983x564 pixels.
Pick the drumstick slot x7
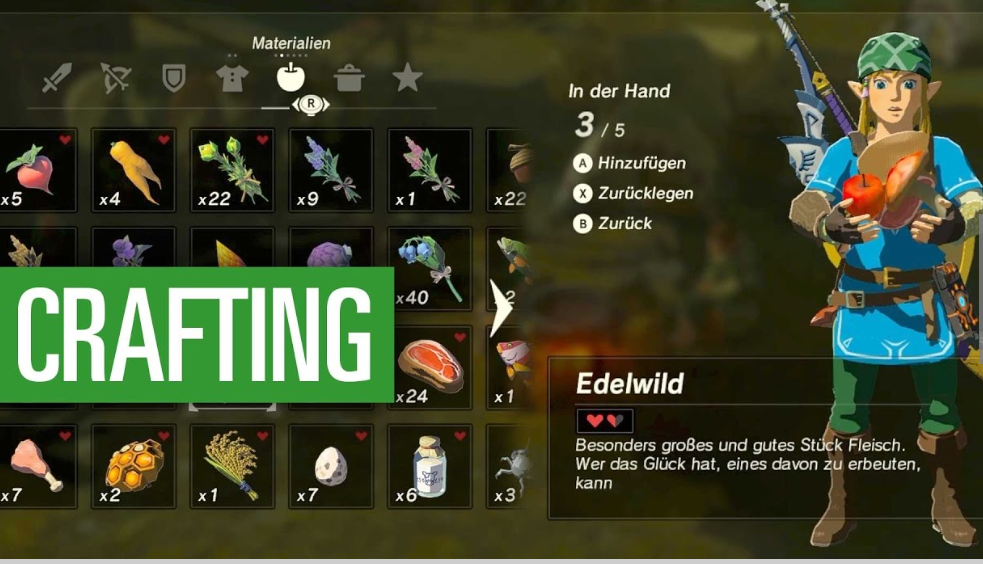[36, 465]
